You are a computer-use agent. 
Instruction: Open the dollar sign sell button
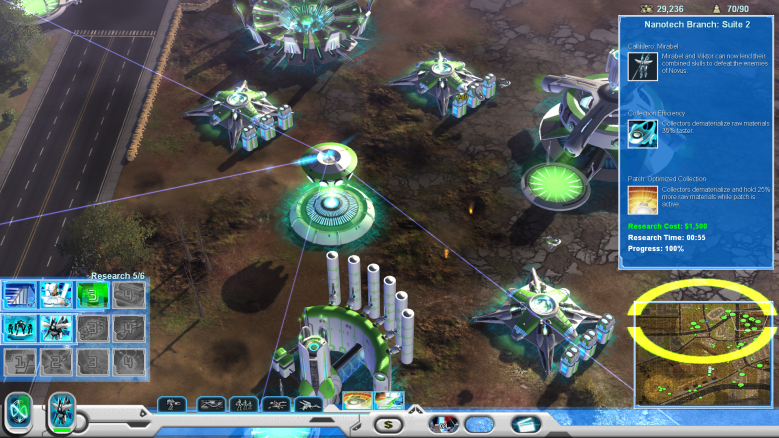[x=388, y=424]
